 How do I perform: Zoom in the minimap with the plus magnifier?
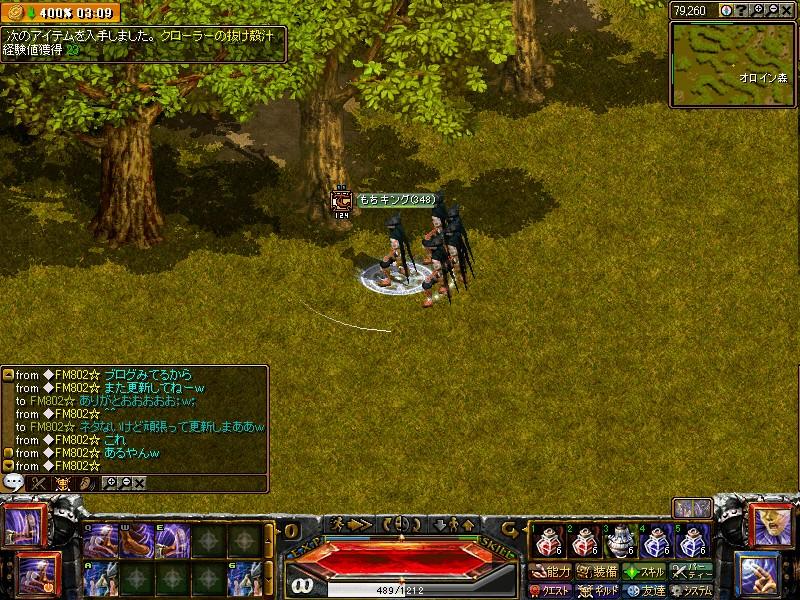click(758, 10)
